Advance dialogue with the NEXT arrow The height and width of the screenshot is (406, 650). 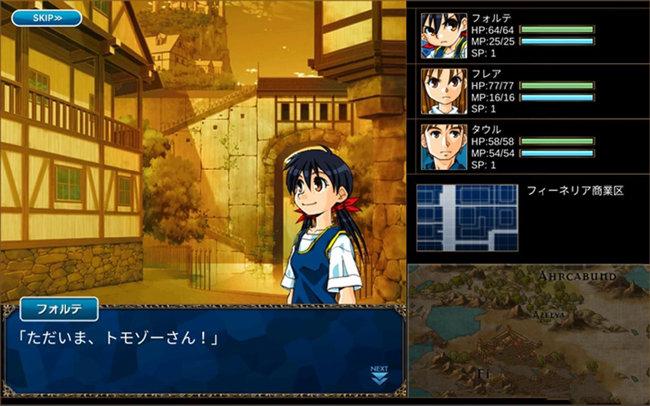[x=379, y=374]
